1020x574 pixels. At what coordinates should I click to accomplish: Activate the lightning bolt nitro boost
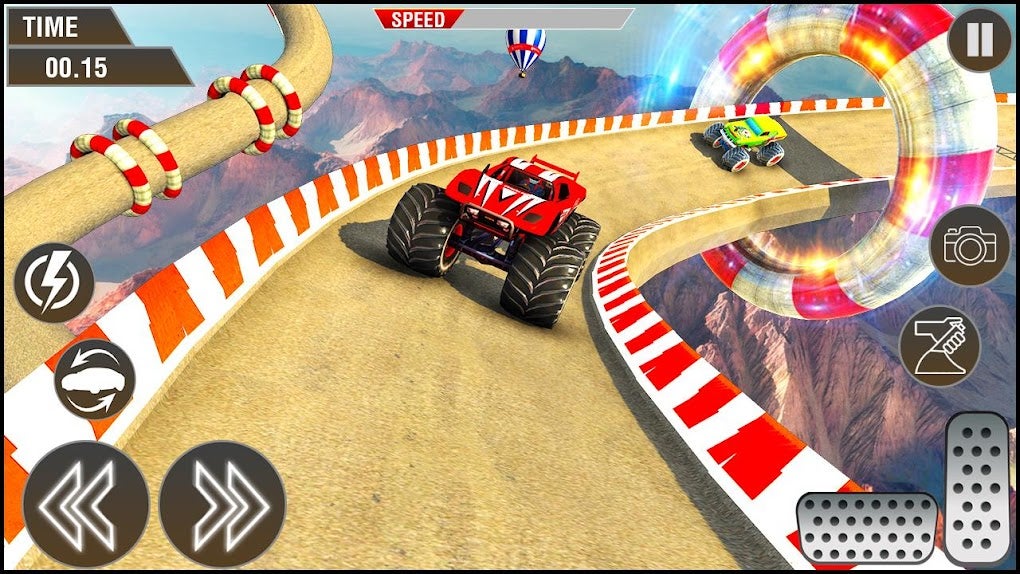(54, 281)
